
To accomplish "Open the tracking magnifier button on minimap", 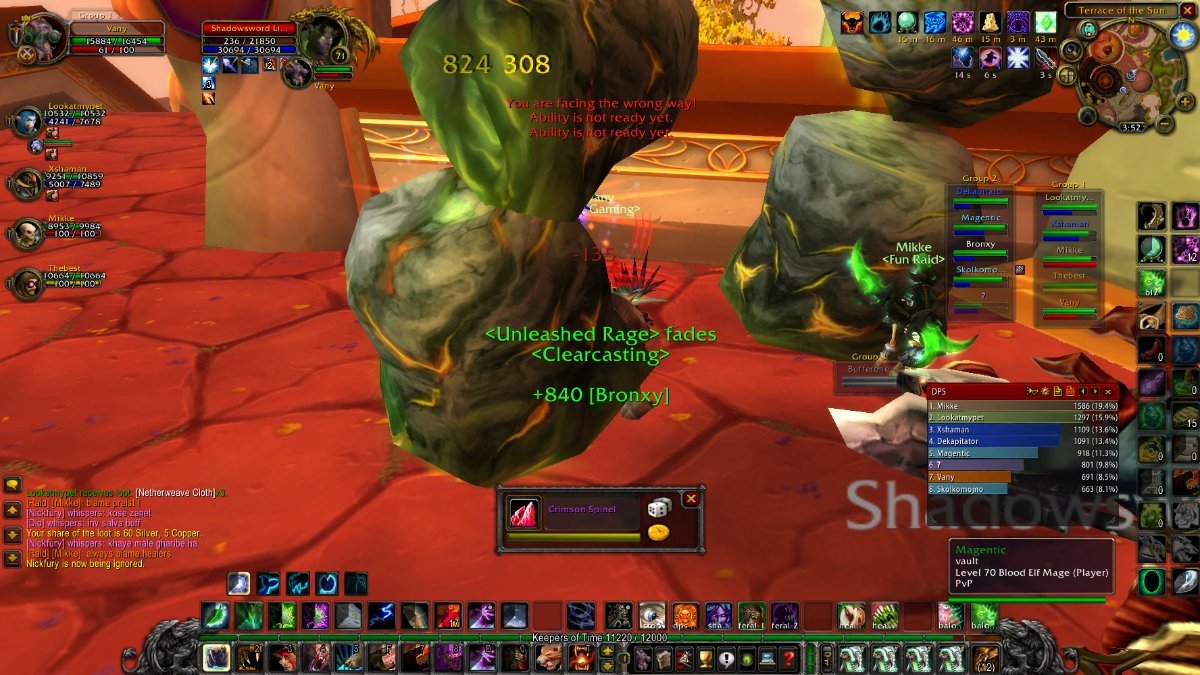I will pyautogui.click(x=1071, y=50).
